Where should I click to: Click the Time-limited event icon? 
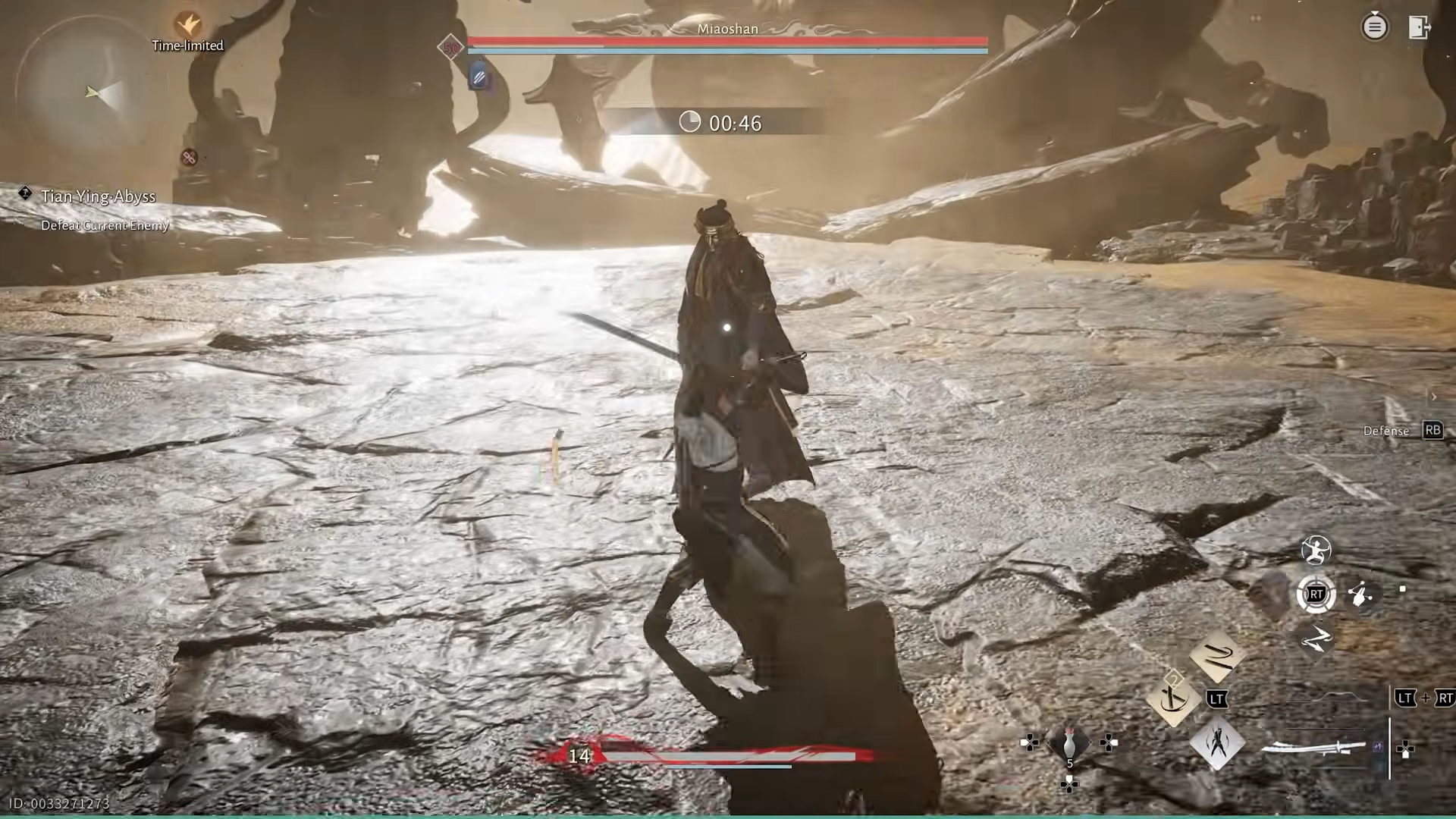(x=187, y=24)
